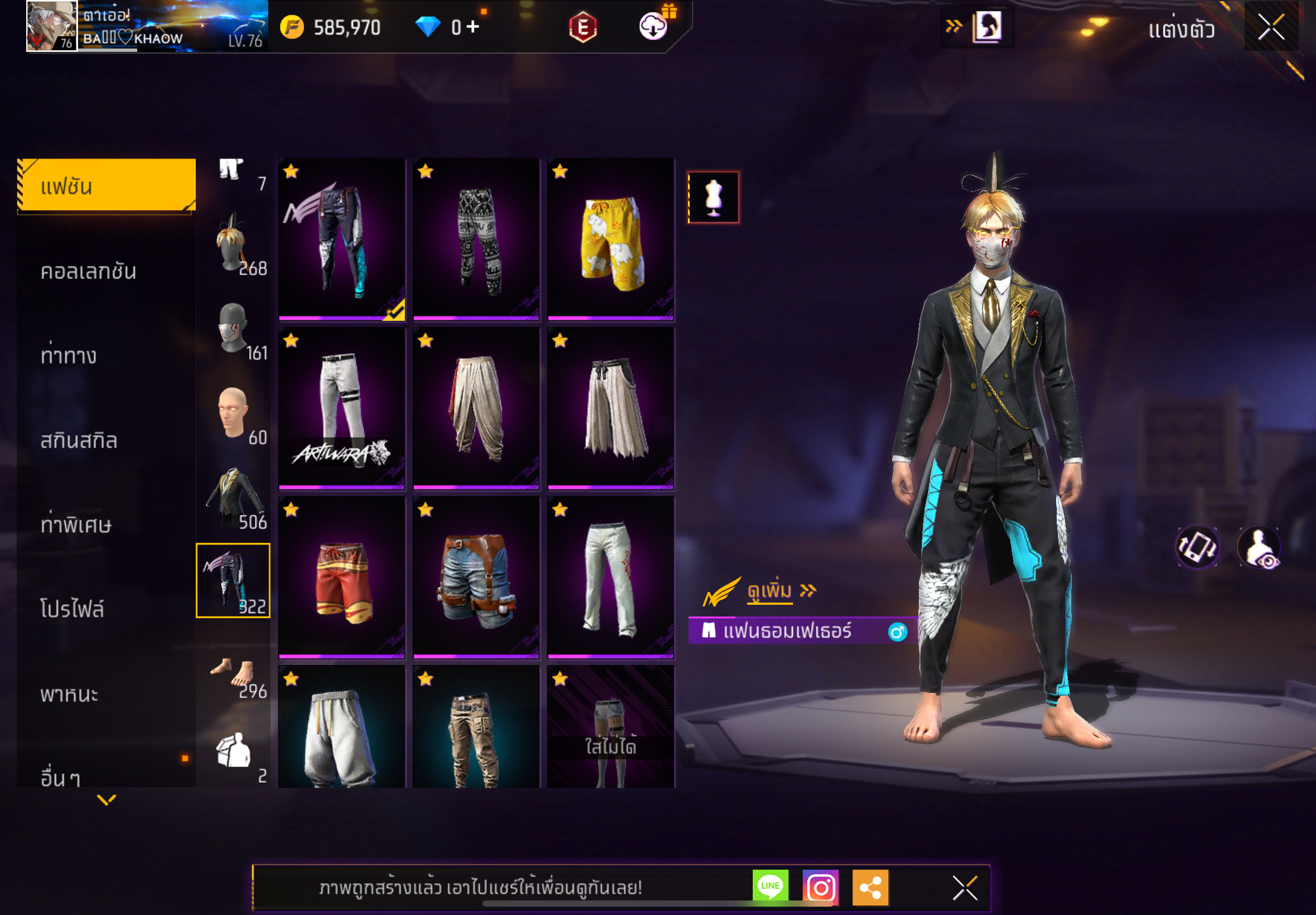
Task: Choose the Artiwara white pants
Action: pos(342,408)
